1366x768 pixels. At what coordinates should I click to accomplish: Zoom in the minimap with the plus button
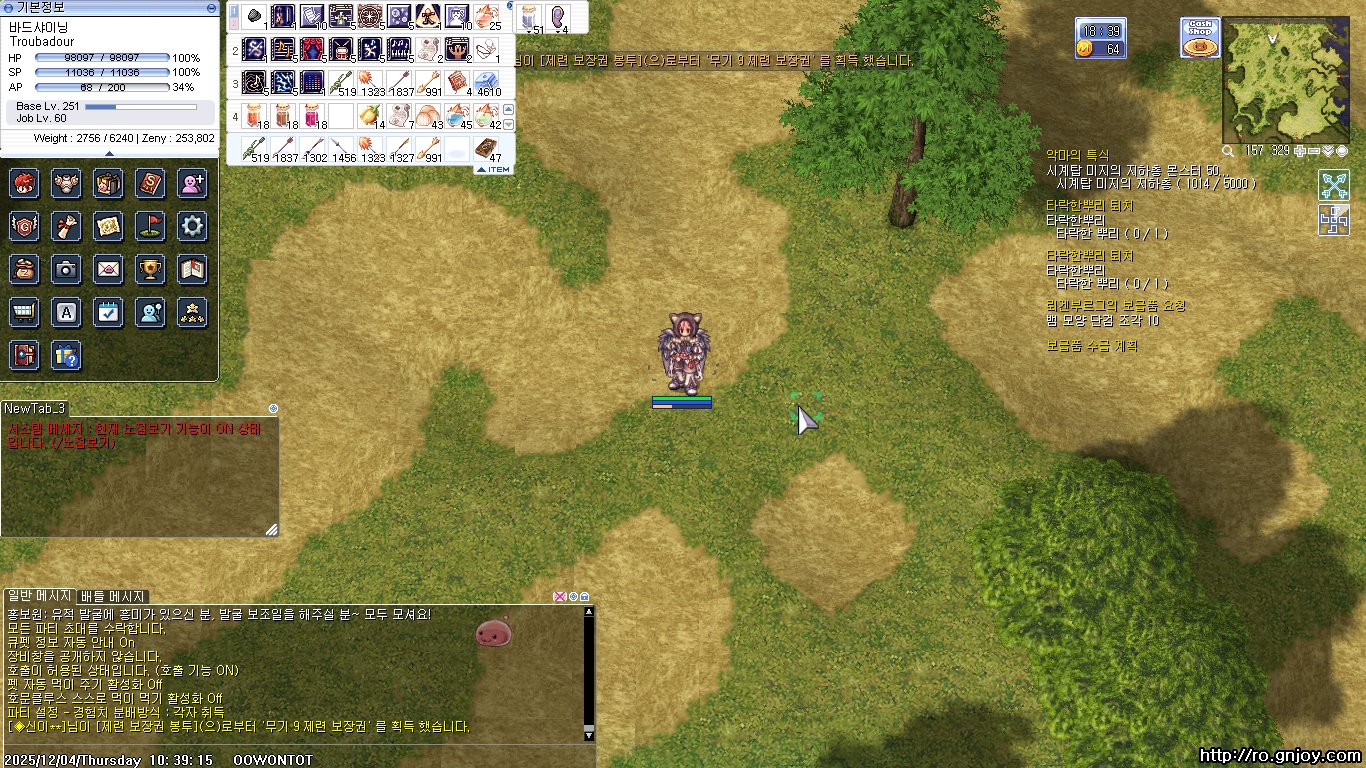tap(1300, 151)
